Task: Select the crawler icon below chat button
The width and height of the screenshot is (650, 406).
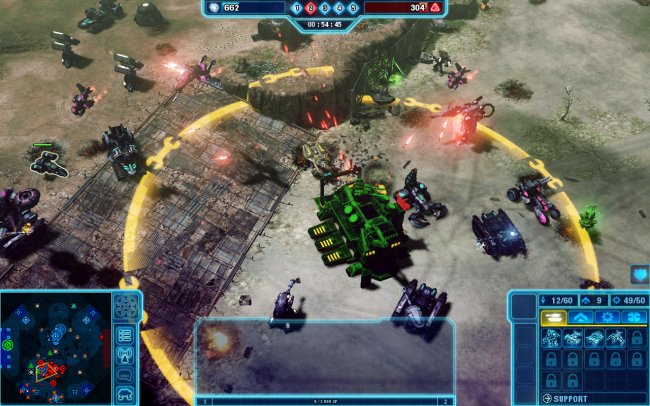Action: [126, 396]
